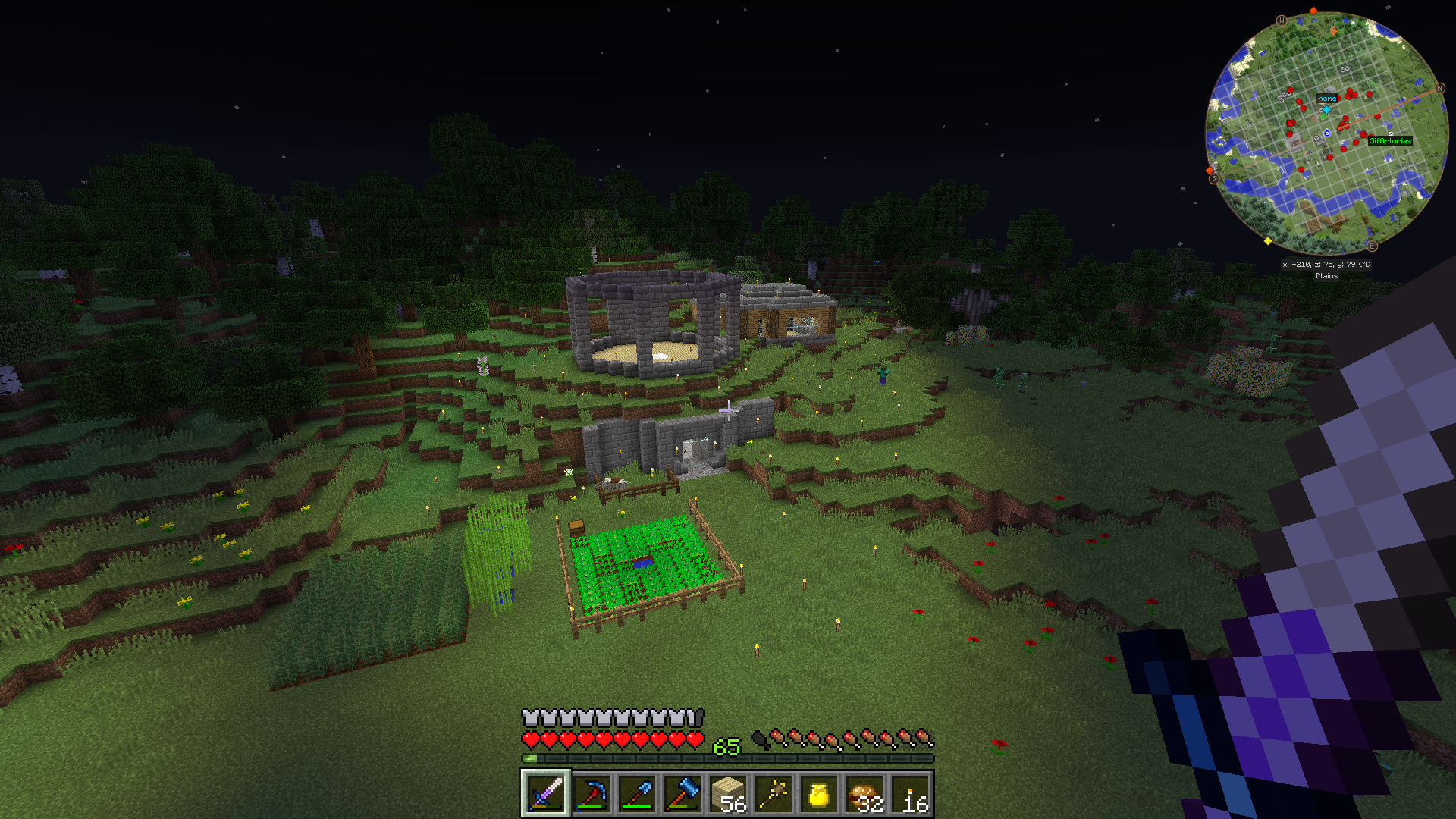Click the circular minimap
The height and width of the screenshot is (819, 1456).
(x=1326, y=133)
